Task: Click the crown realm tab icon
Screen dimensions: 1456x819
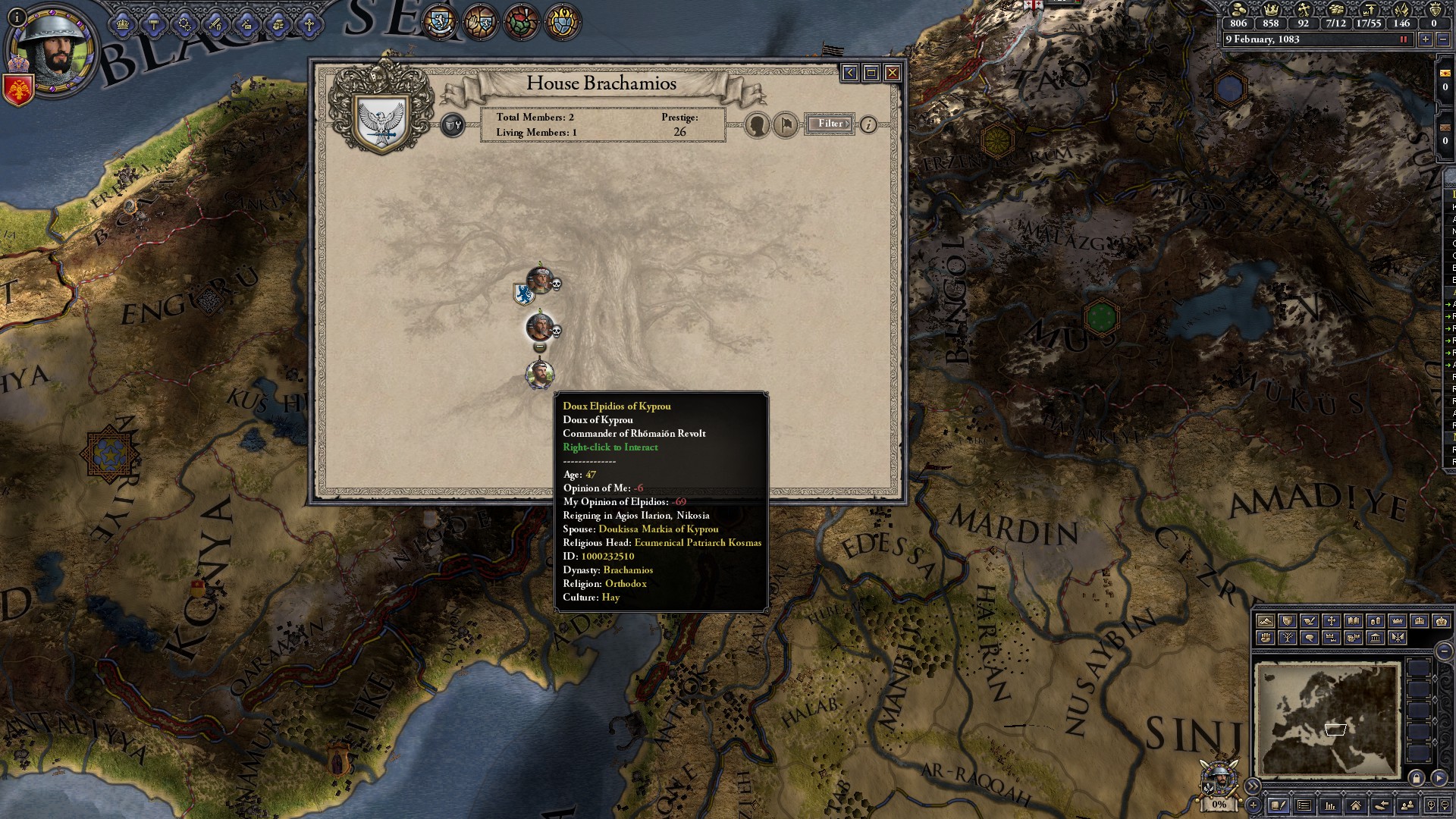Action: [123, 25]
